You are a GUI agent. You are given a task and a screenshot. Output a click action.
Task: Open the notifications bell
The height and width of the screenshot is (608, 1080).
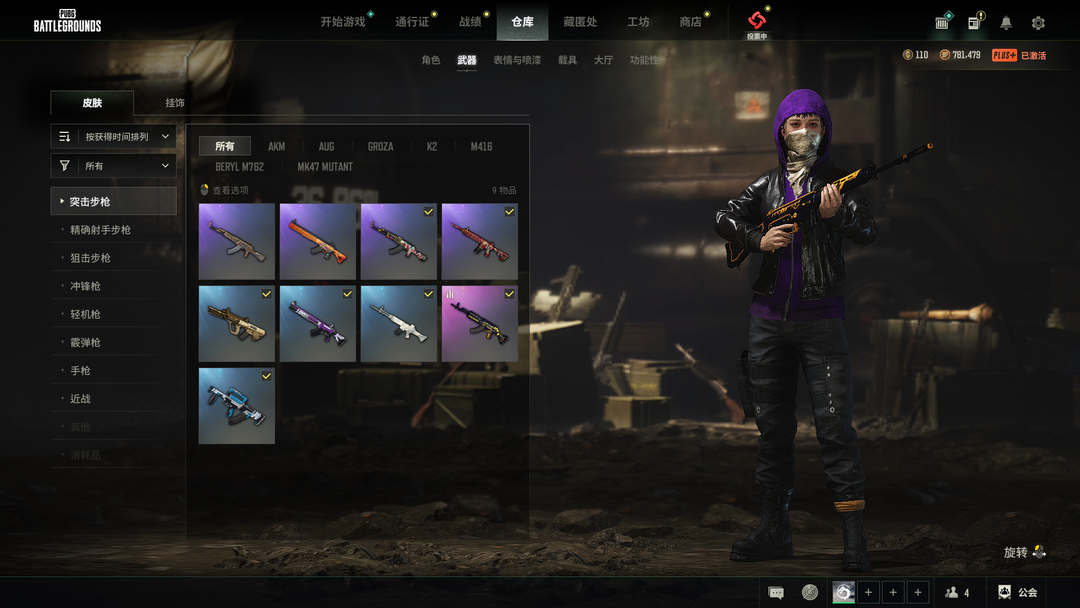point(1006,23)
